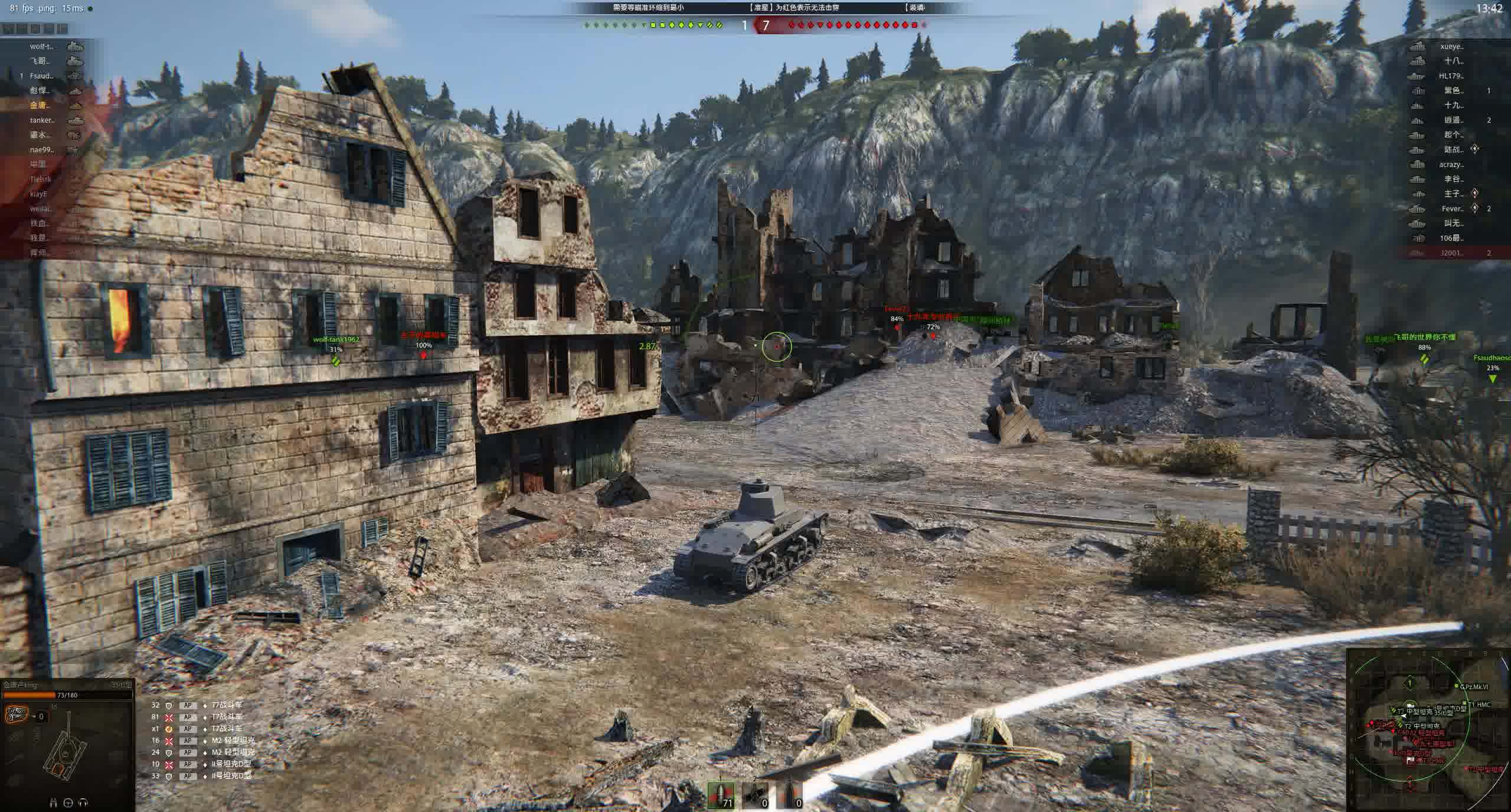Click the binoculars vision icon on the damage panel
This screenshot has height=812, width=1511.
[x=53, y=803]
